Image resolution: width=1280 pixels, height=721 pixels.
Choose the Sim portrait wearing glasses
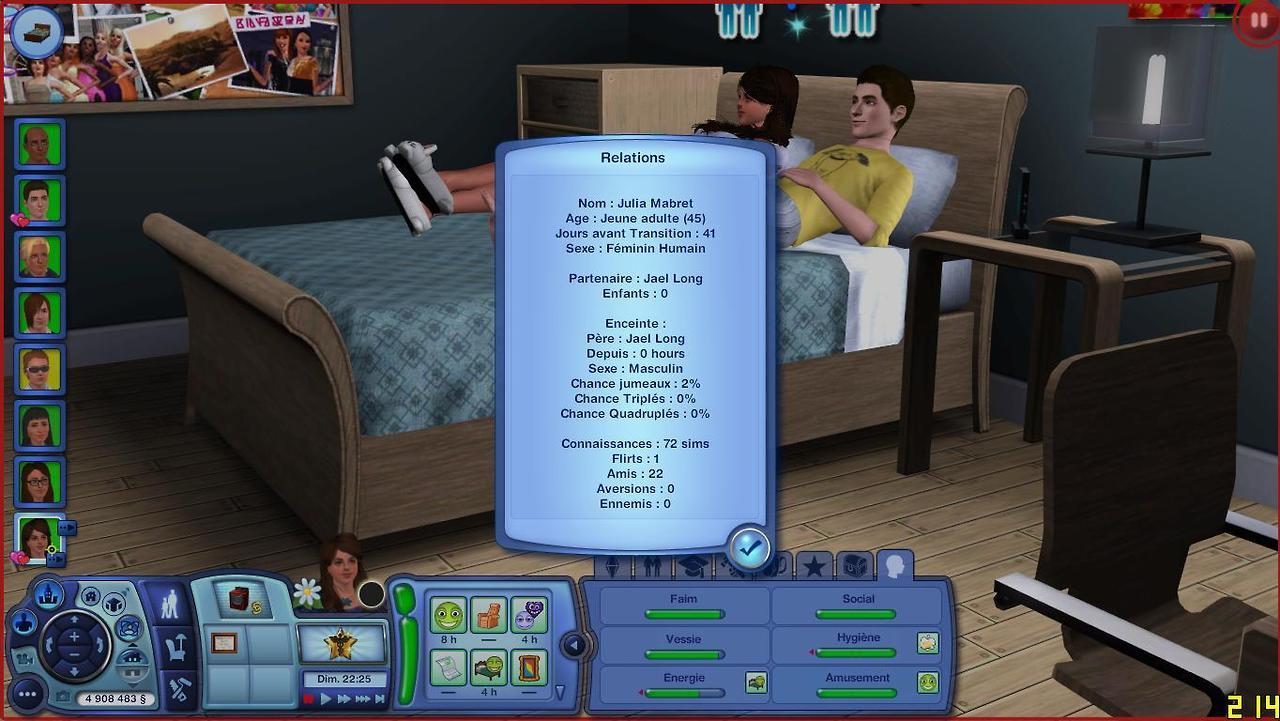point(40,482)
